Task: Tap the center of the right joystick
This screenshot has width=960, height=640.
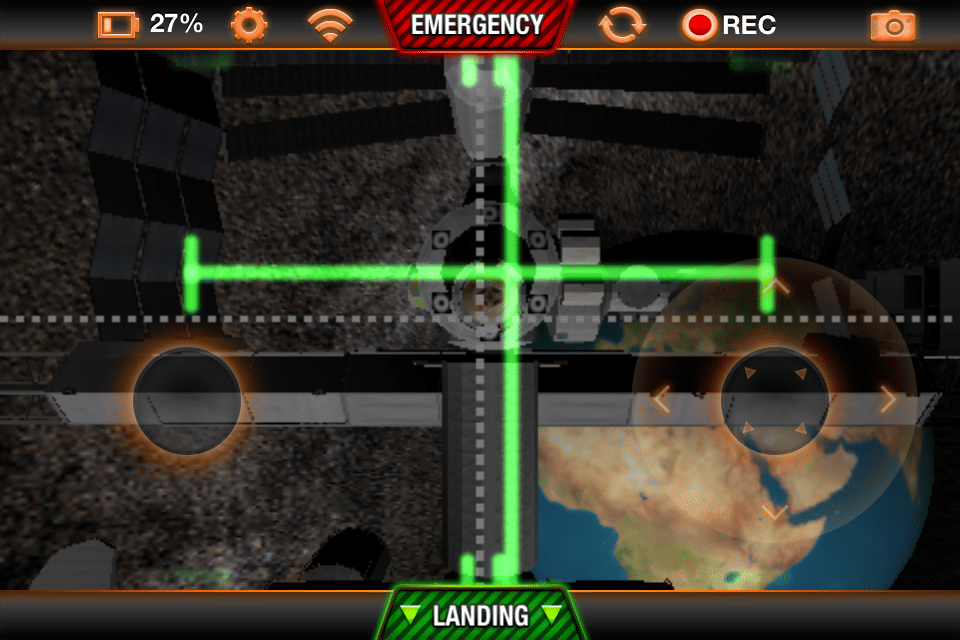Action: [774, 400]
